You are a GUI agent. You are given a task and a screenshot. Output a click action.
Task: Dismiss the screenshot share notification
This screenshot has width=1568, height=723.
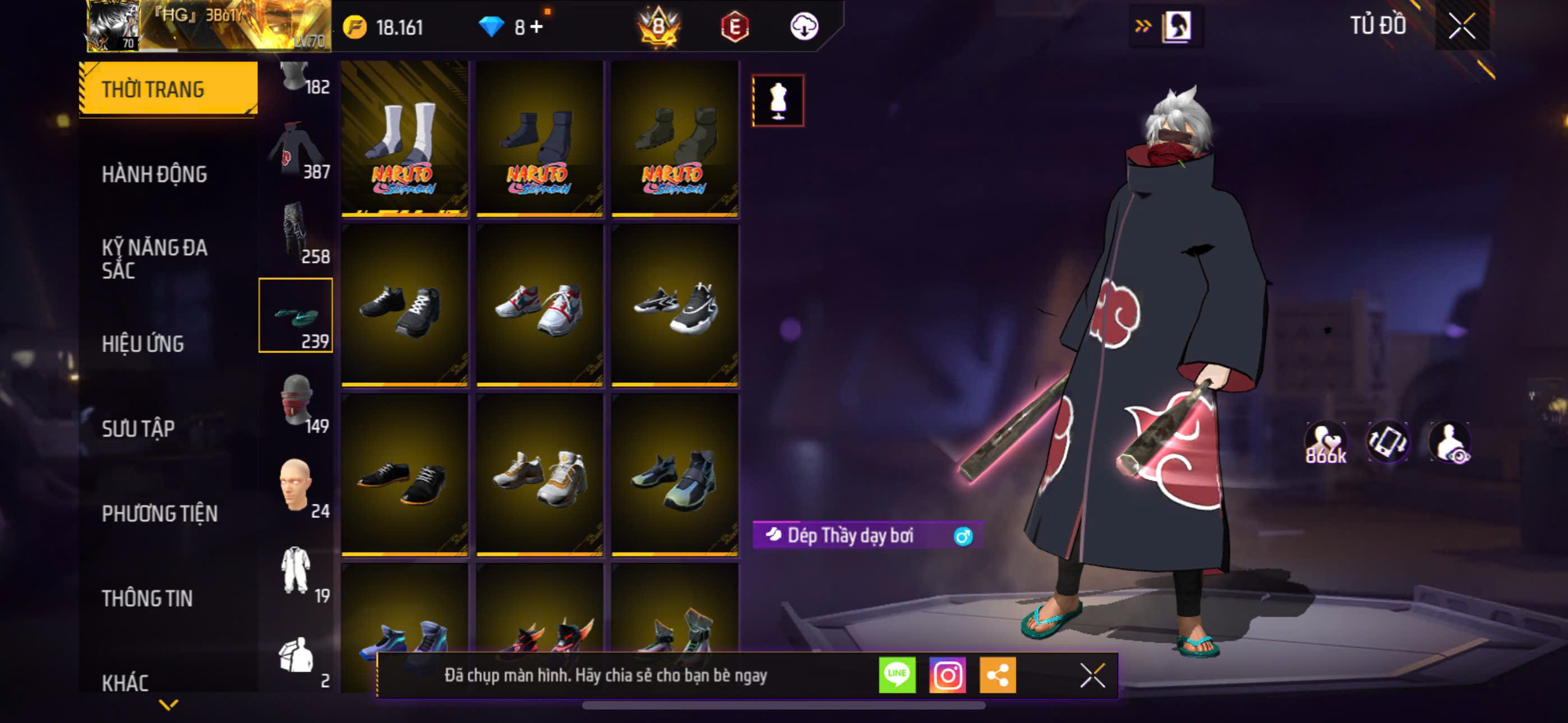[x=1092, y=675]
